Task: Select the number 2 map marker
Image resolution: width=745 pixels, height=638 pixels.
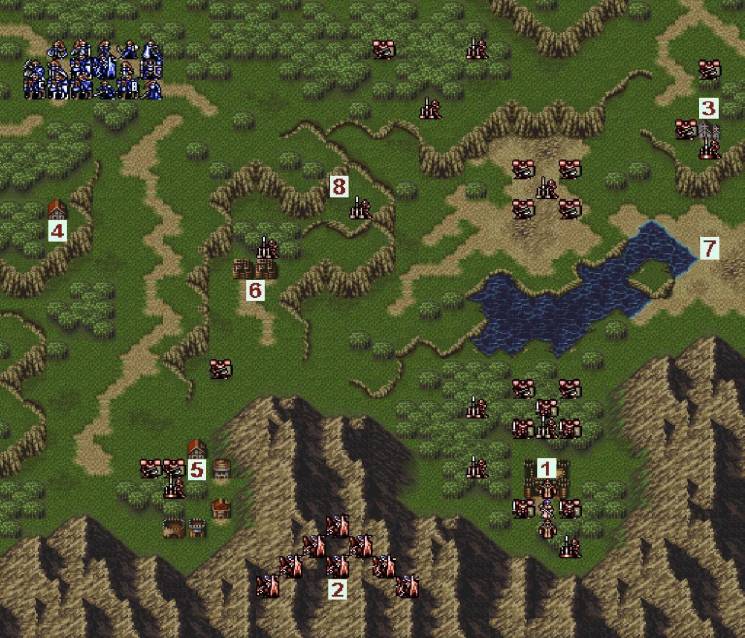Action: [337, 589]
